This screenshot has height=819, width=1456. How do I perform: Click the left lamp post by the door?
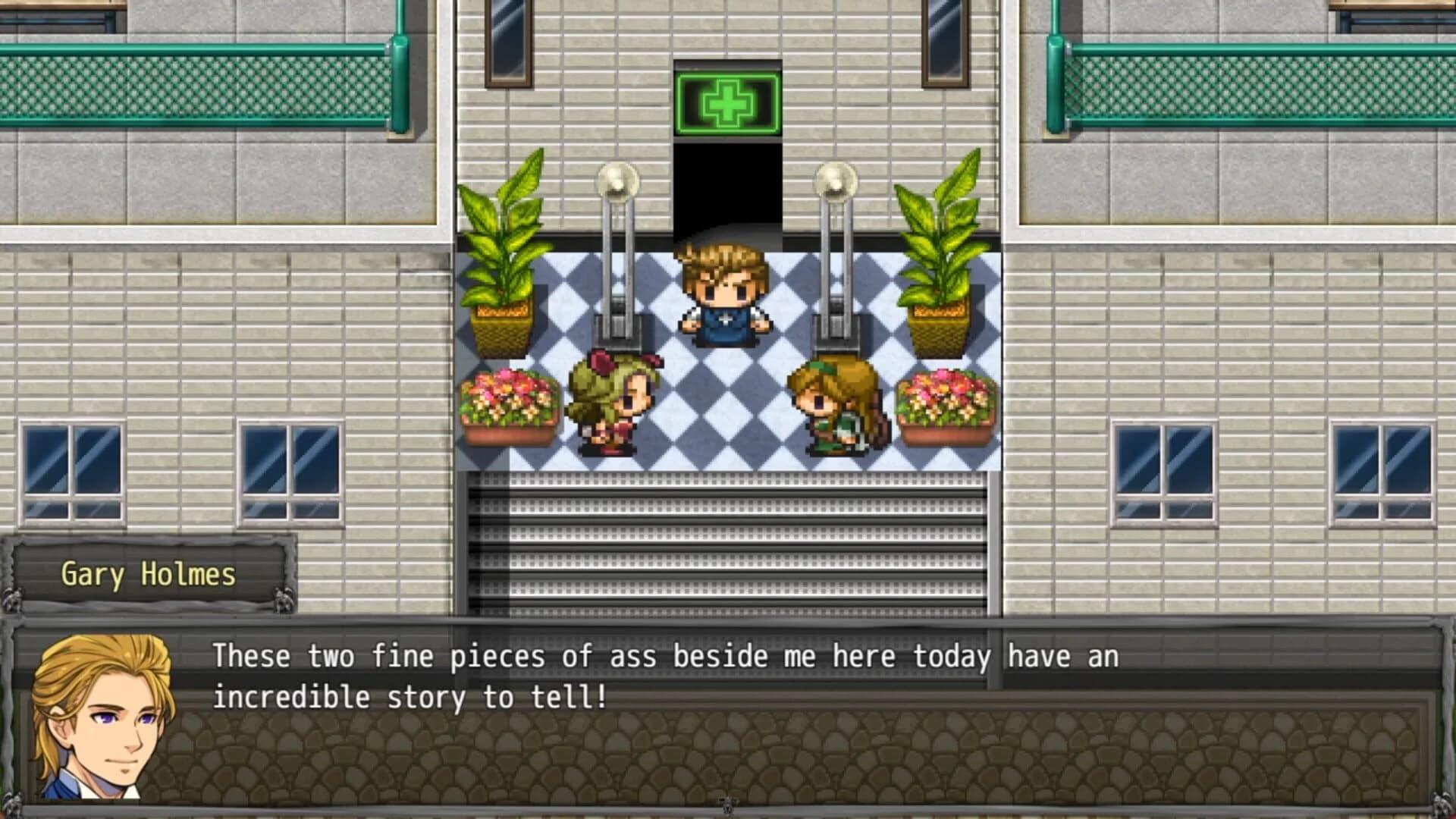[x=618, y=250]
